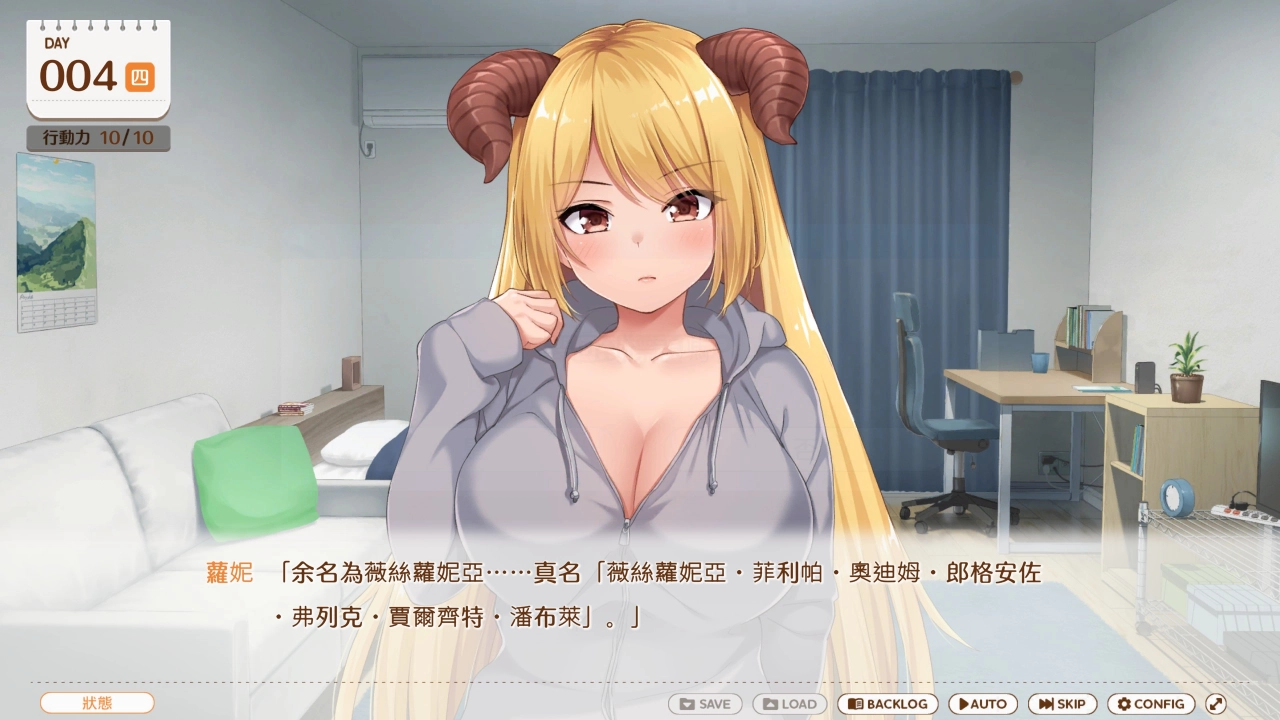Image resolution: width=1280 pixels, height=720 pixels.
Task: Open the 狀態 status panel
Action: (95, 703)
